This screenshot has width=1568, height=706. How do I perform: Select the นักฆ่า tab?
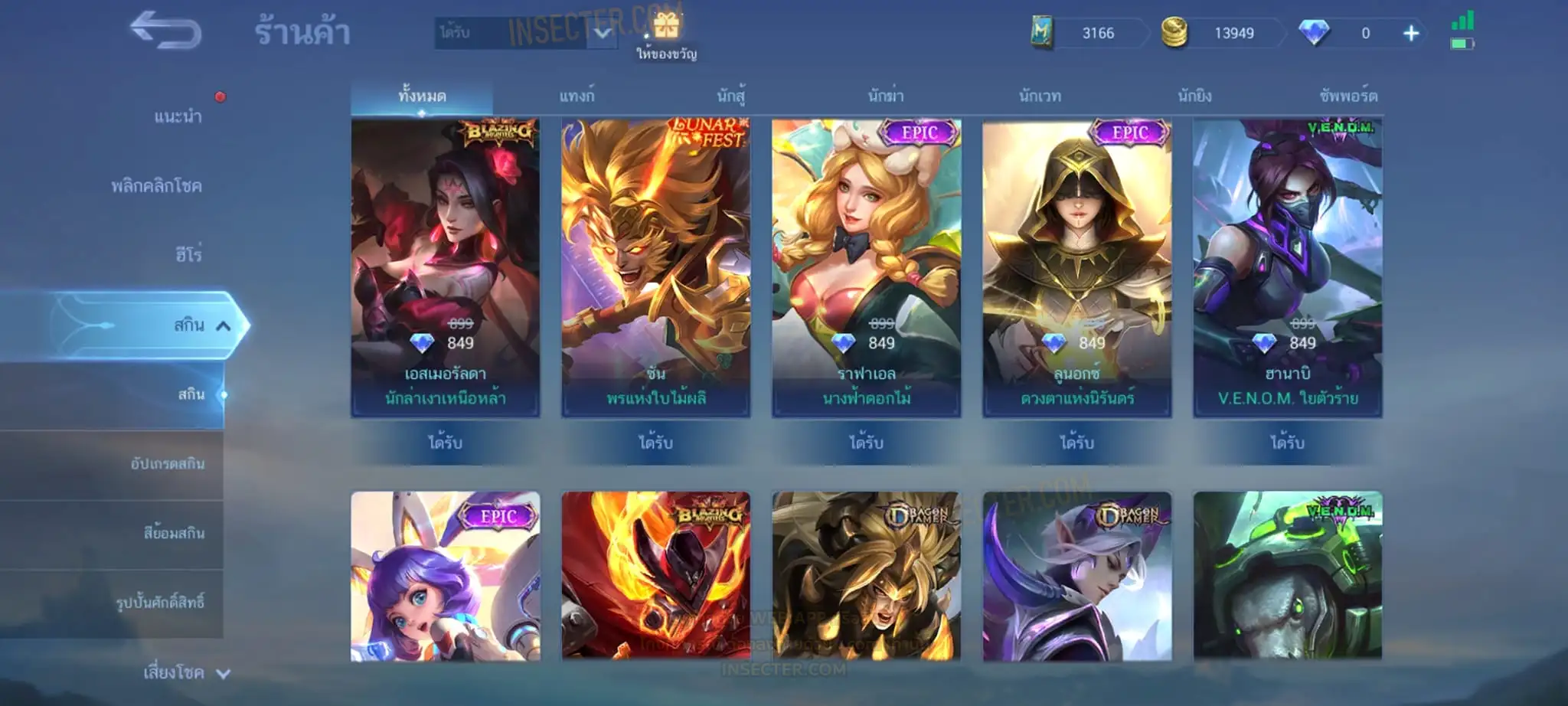(886, 96)
